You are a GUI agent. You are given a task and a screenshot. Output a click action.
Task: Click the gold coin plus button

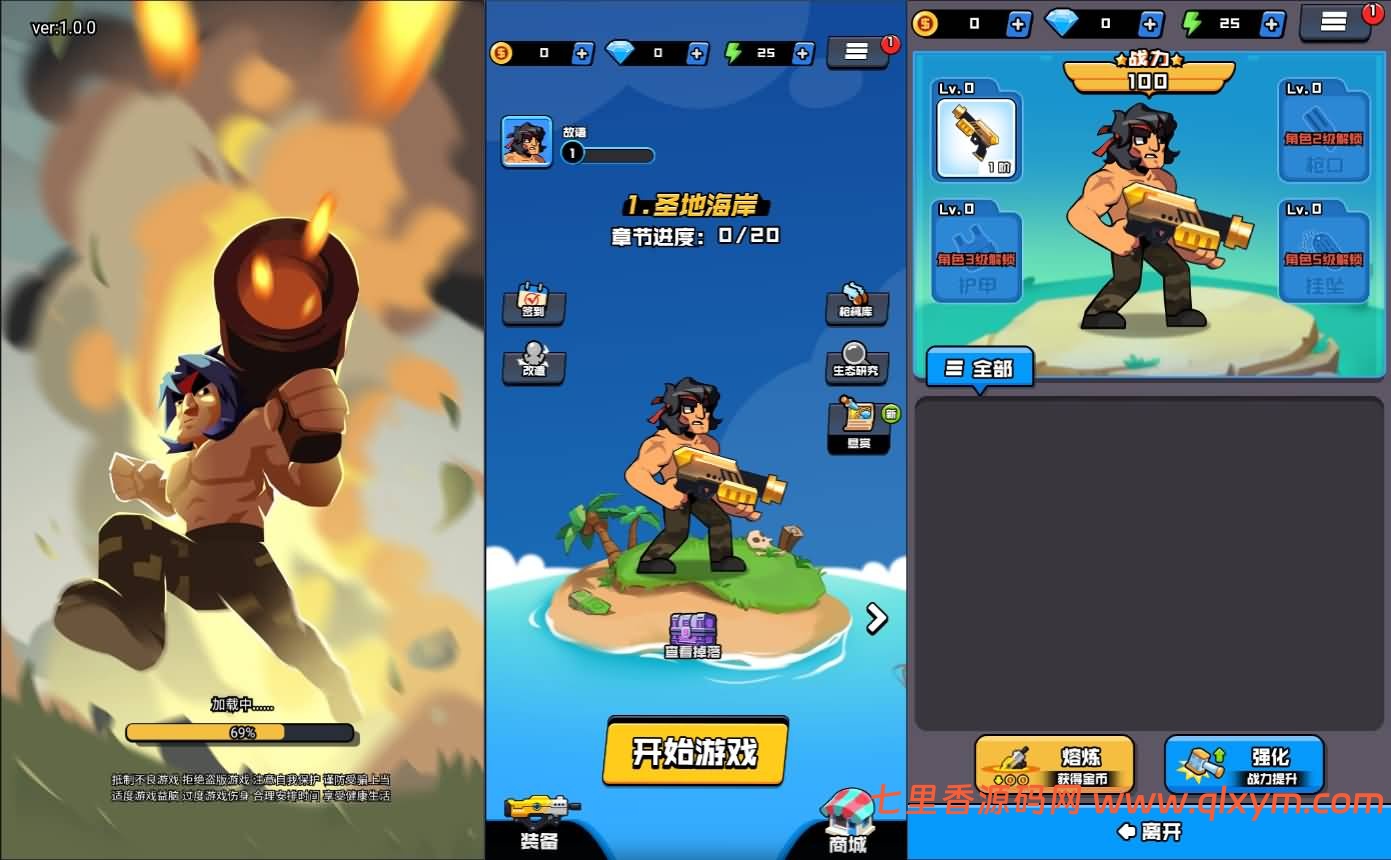pos(584,53)
